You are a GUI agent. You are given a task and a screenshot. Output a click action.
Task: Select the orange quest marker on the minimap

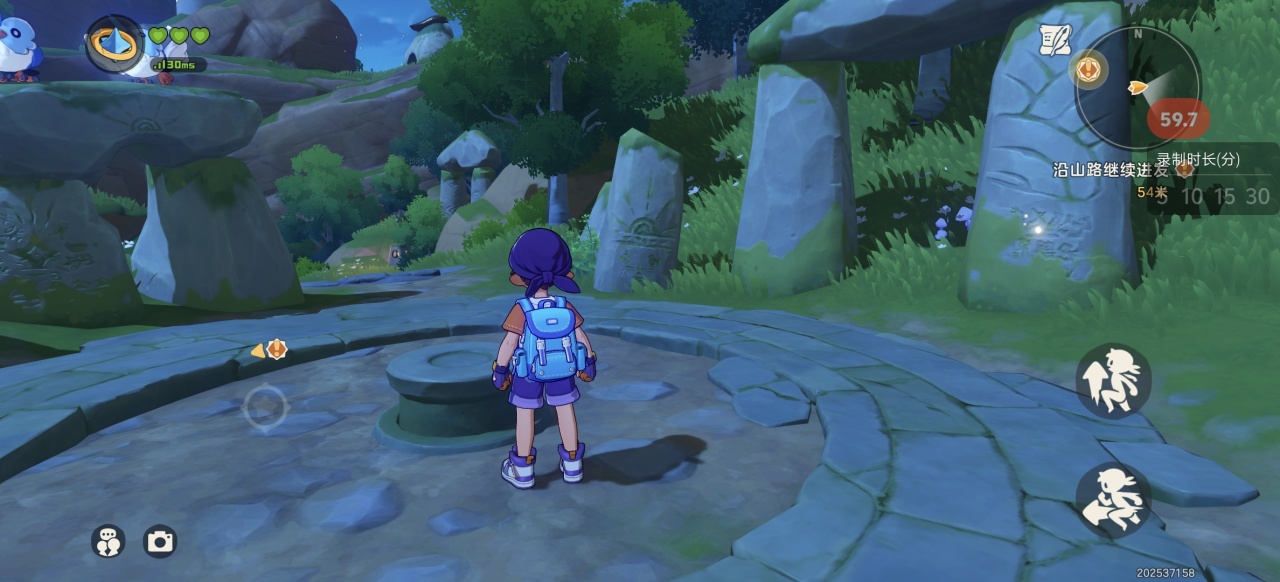[1088, 69]
